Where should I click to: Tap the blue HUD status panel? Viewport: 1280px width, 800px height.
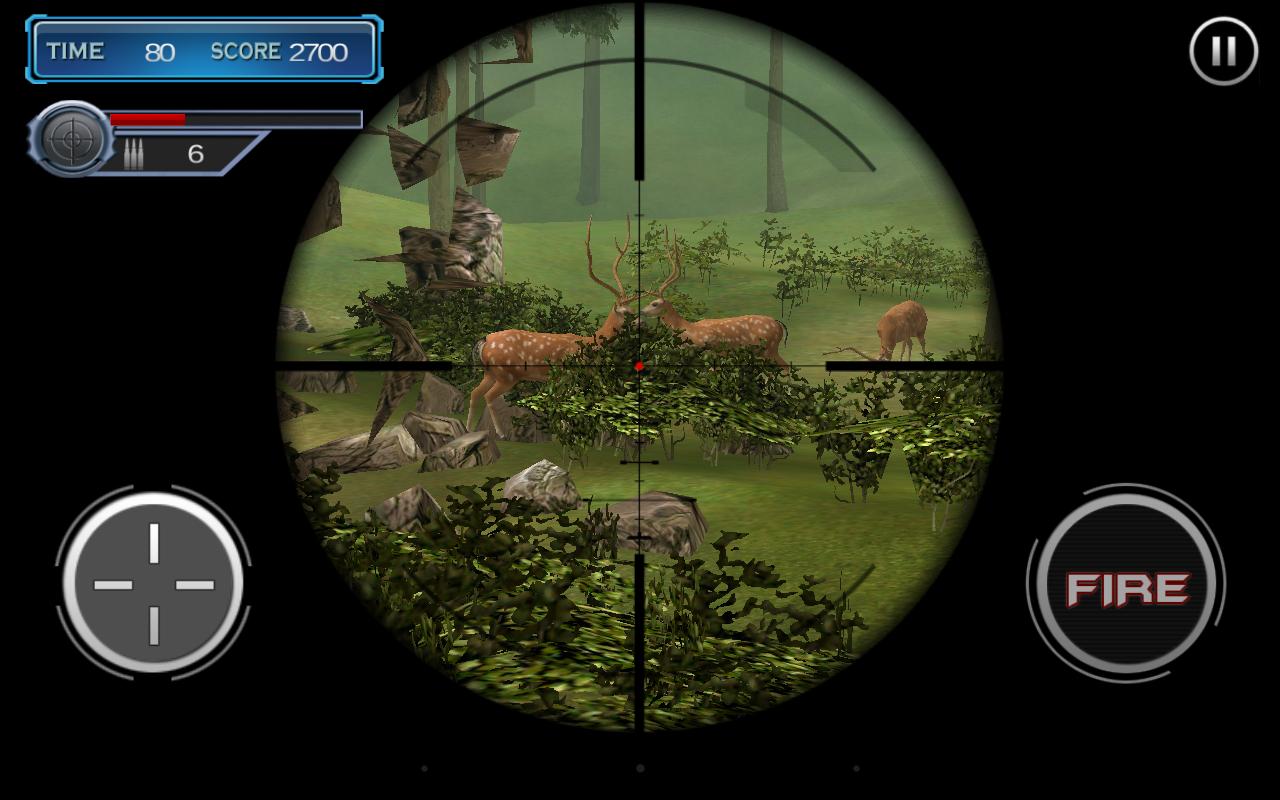(205, 51)
